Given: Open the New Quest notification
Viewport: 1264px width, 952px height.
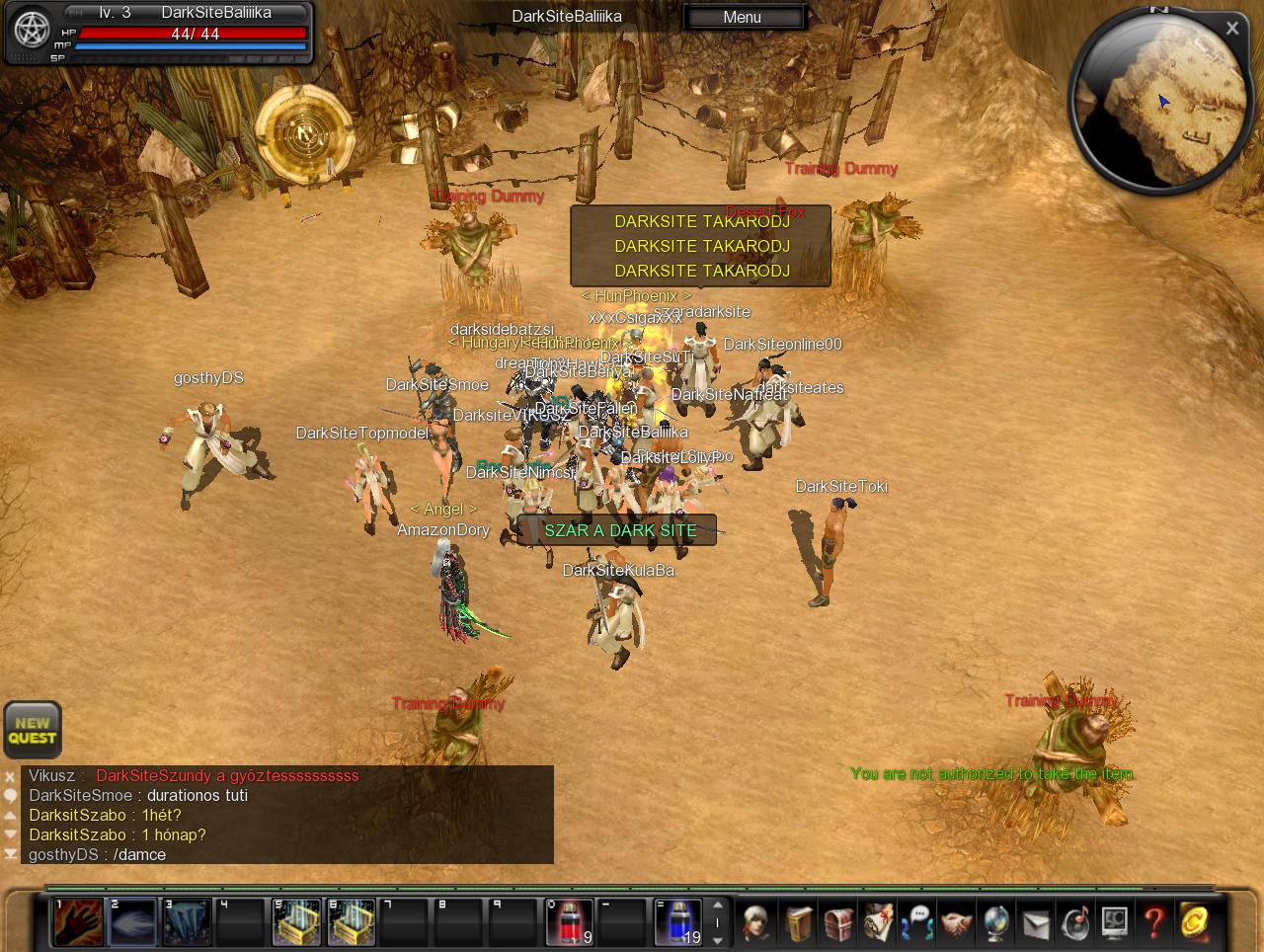Looking at the screenshot, I should pos(33,730).
